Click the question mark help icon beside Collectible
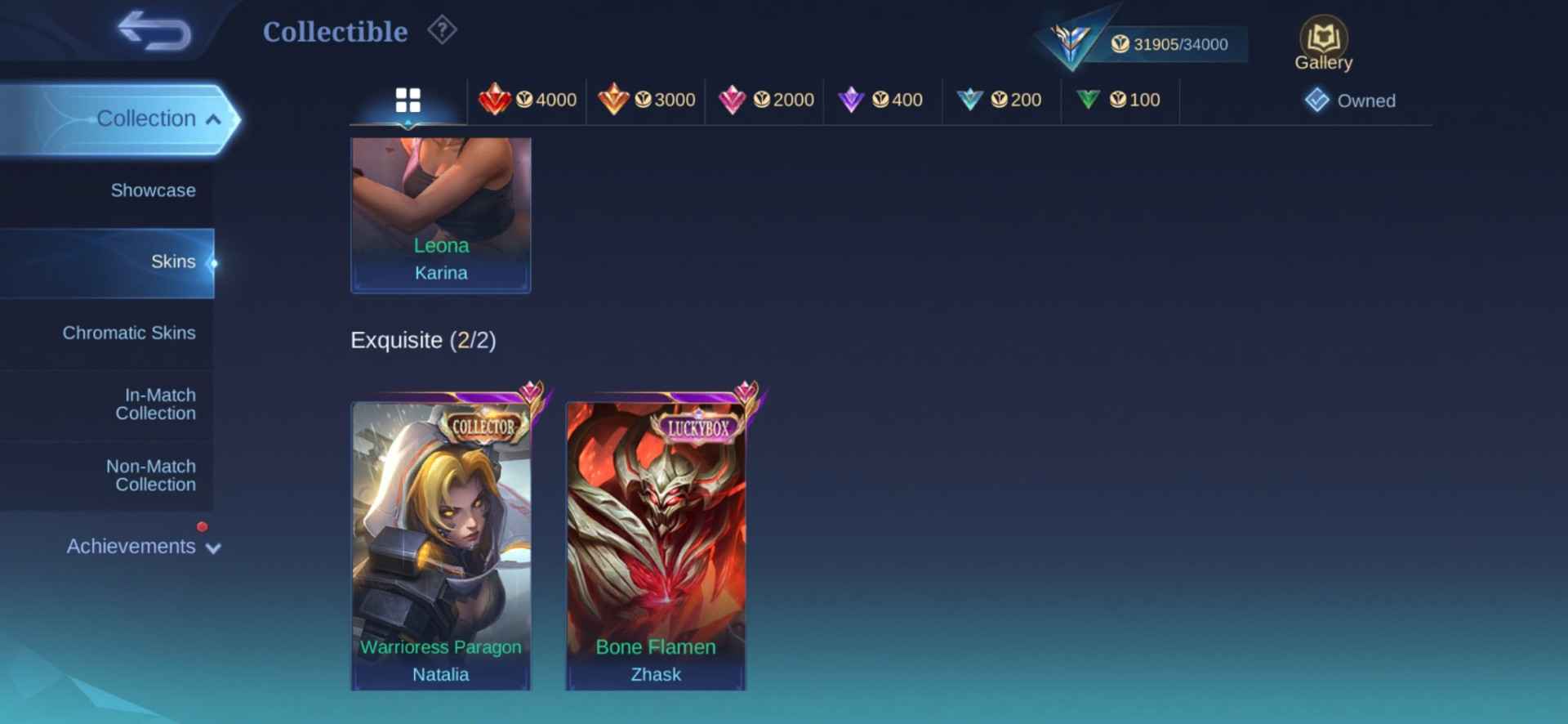Screen dimensions: 1568x724 (x=441, y=30)
